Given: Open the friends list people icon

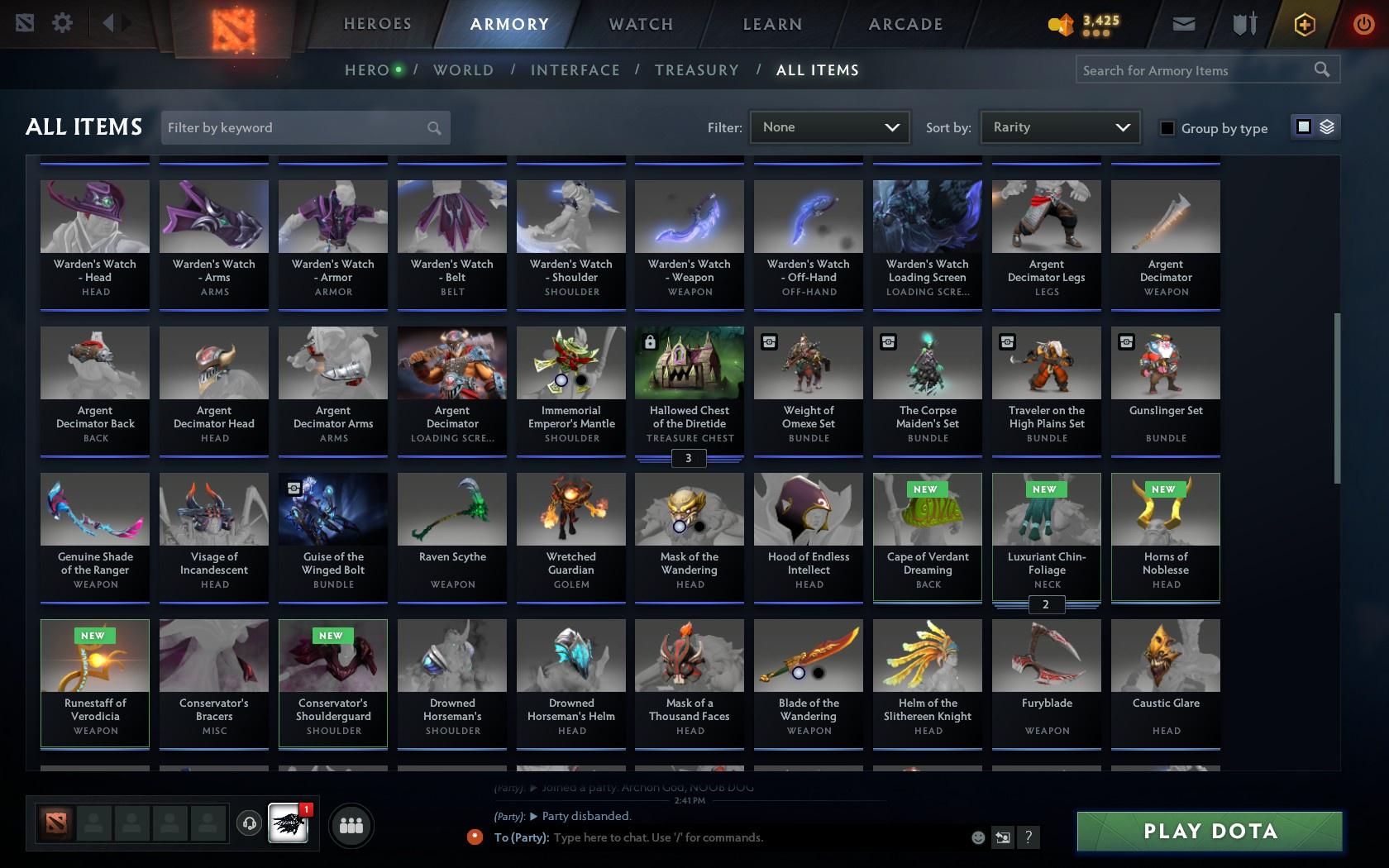Looking at the screenshot, I should (x=351, y=824).
